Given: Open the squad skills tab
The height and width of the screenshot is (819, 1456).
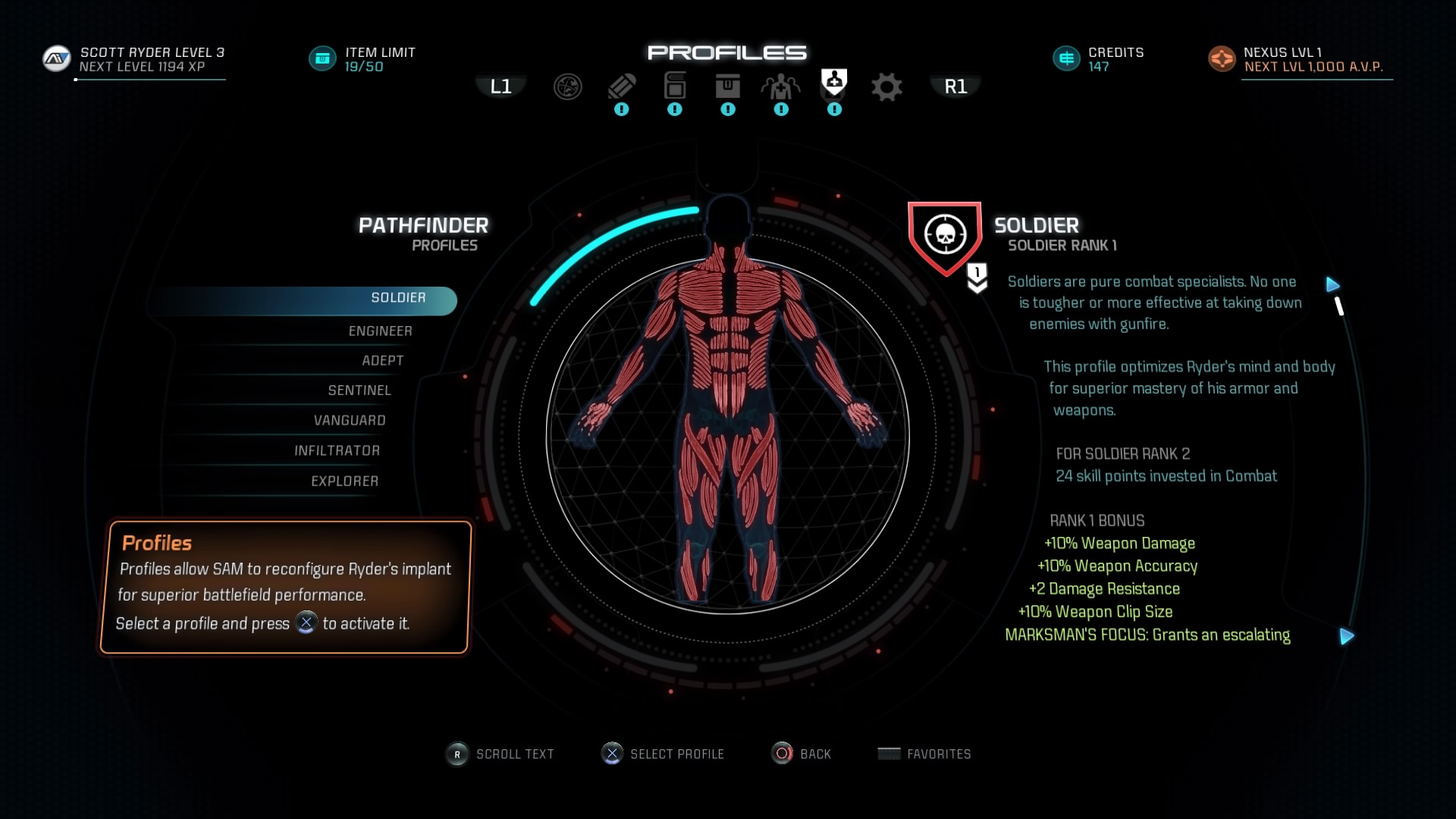Looking at the screenshot, I should click(780, 87).
